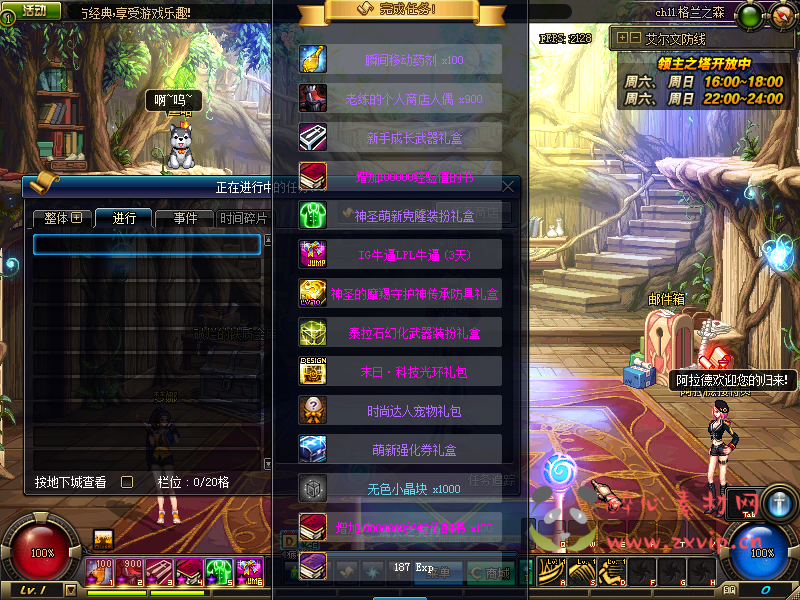
Task: Close the quest log window
Action: coord(509,186)
